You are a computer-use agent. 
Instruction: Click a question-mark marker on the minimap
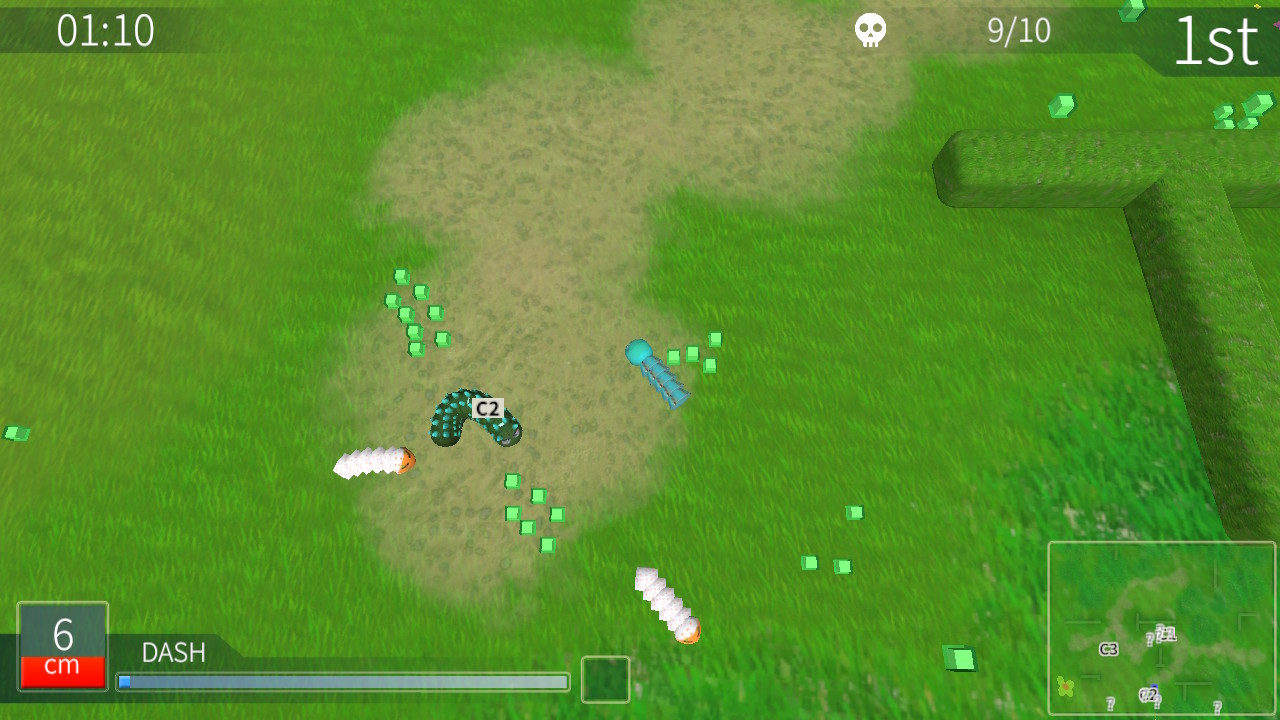coord(1110,702)
